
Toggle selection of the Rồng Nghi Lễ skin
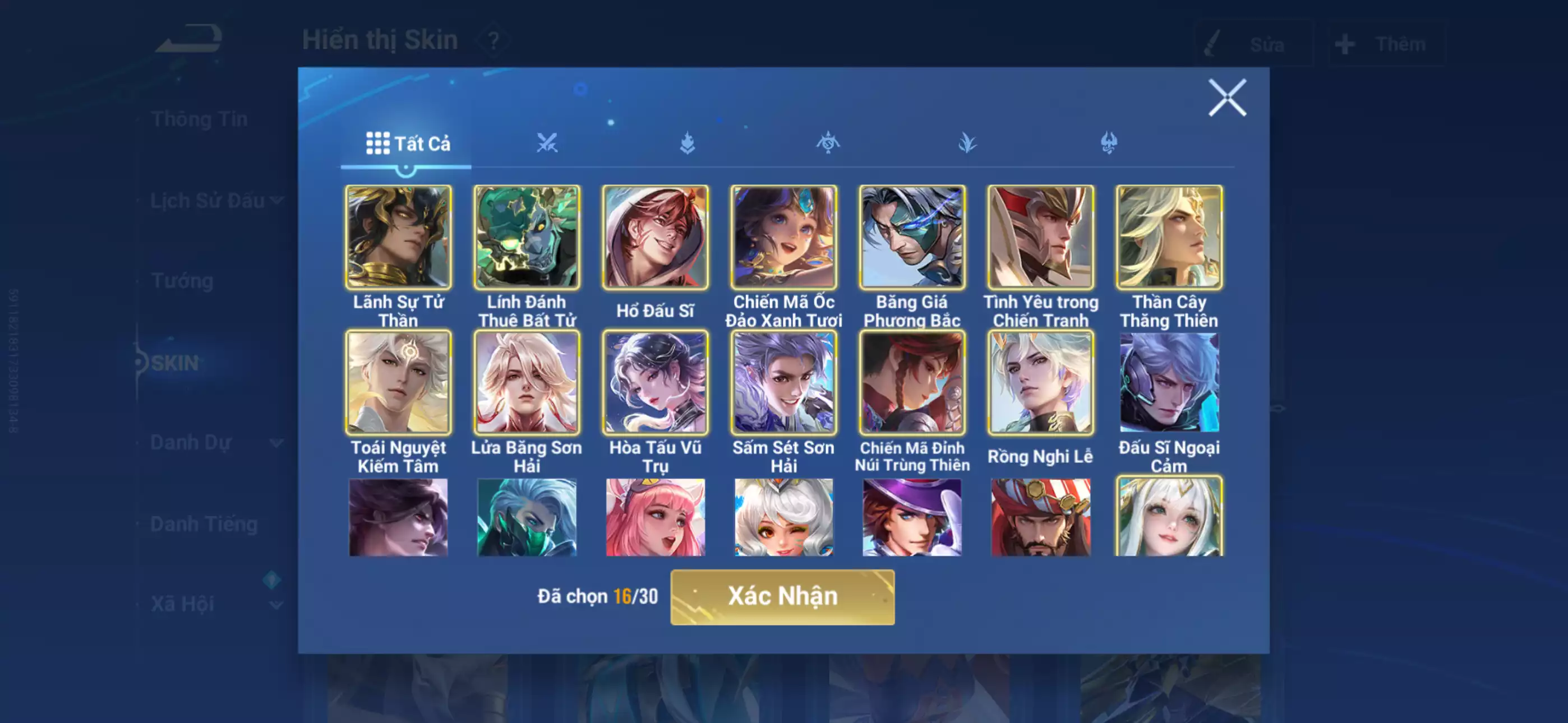(x=1041, y=383)
